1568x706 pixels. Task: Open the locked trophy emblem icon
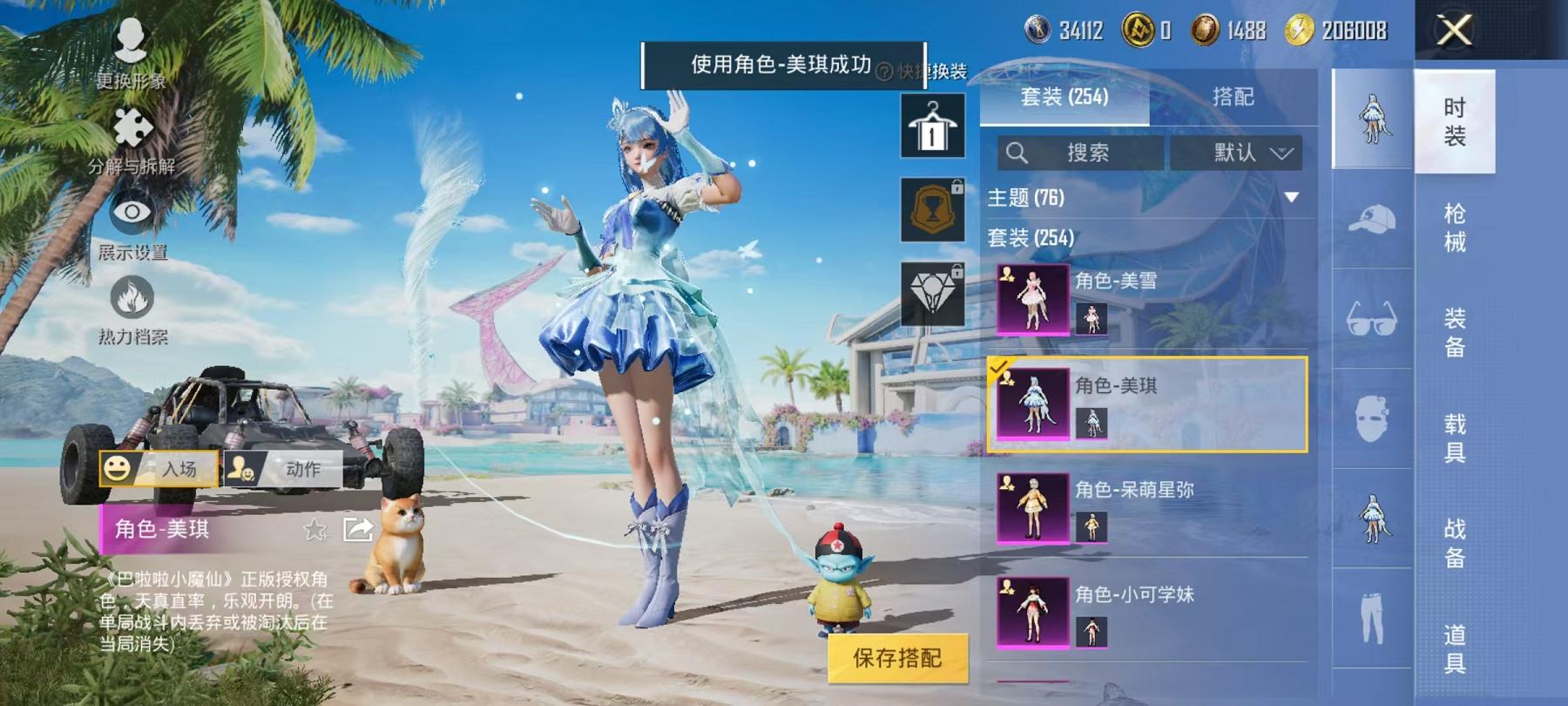(932, 209)
